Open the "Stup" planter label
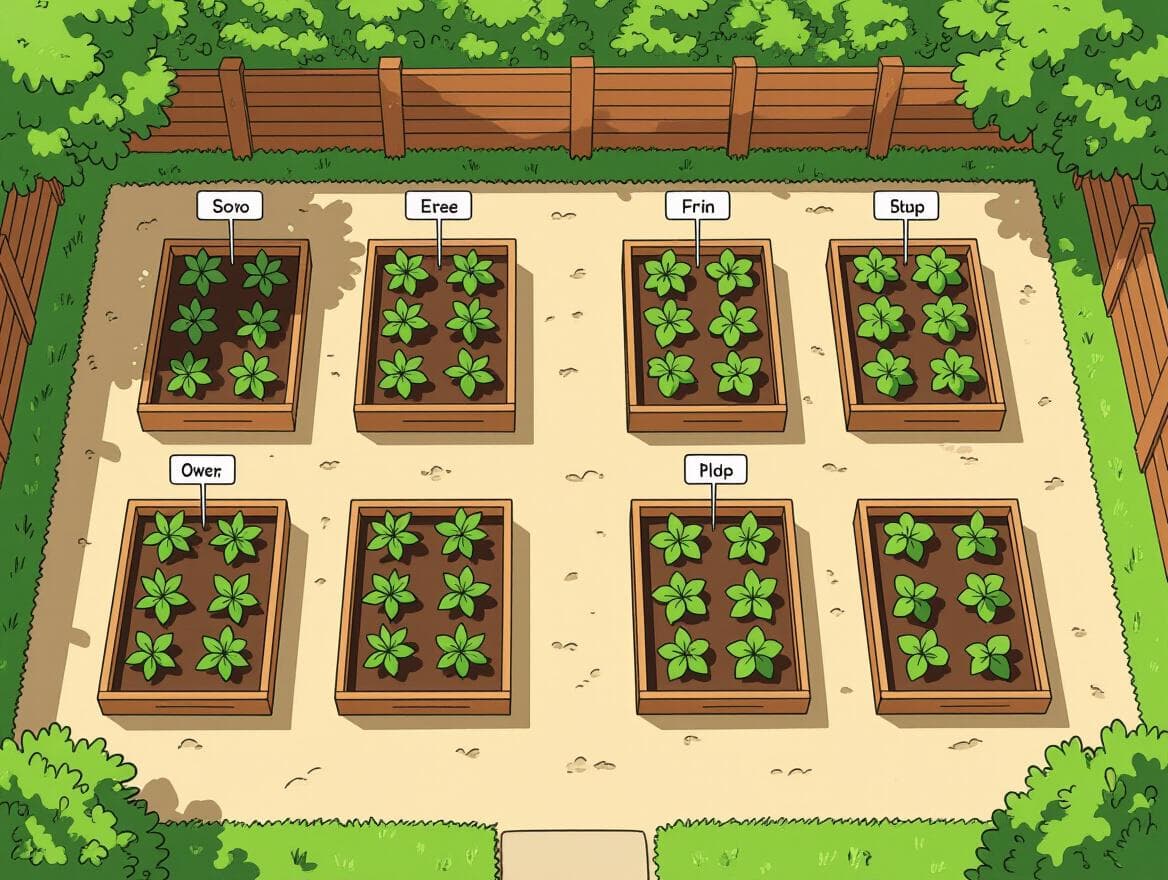 [x=906, y=207]
